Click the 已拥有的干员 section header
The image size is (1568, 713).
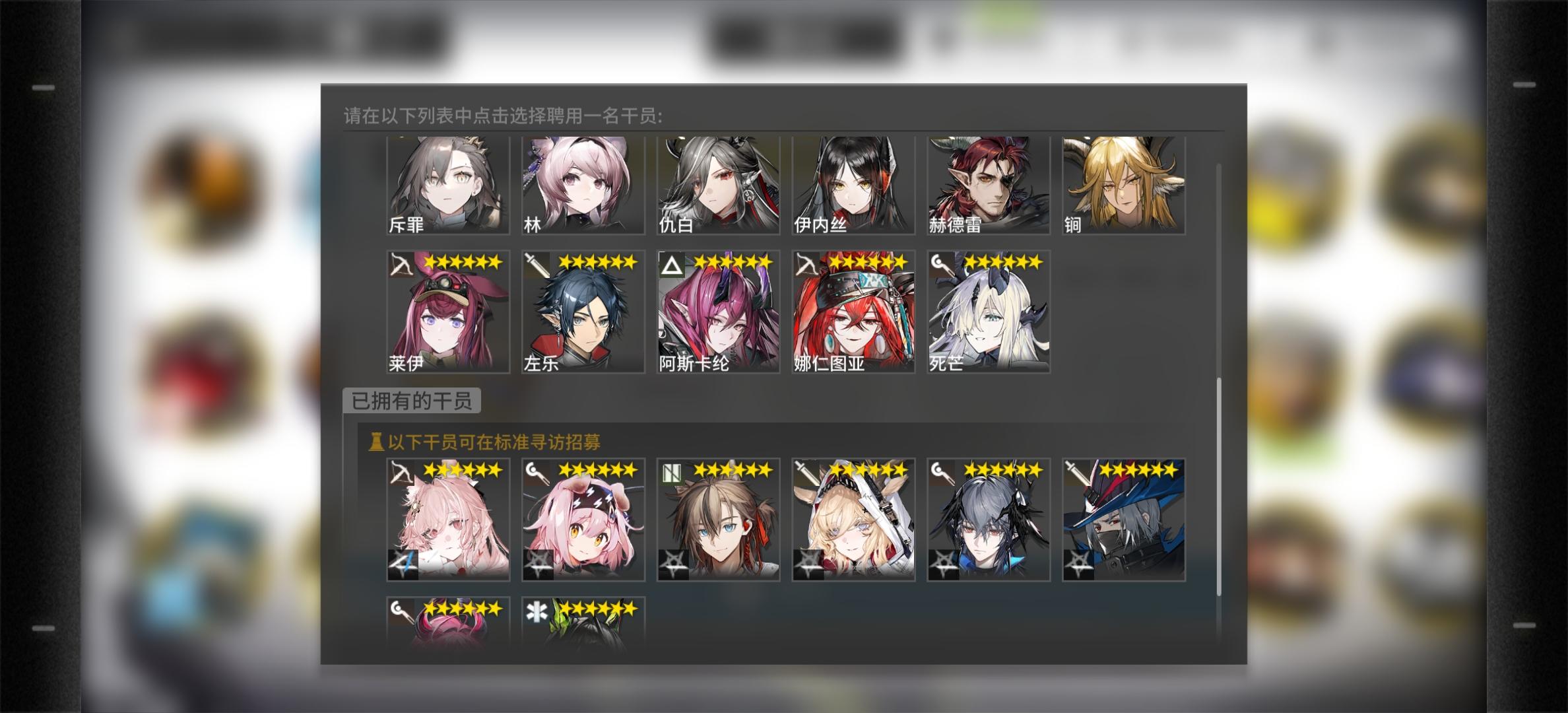(412, 398)
